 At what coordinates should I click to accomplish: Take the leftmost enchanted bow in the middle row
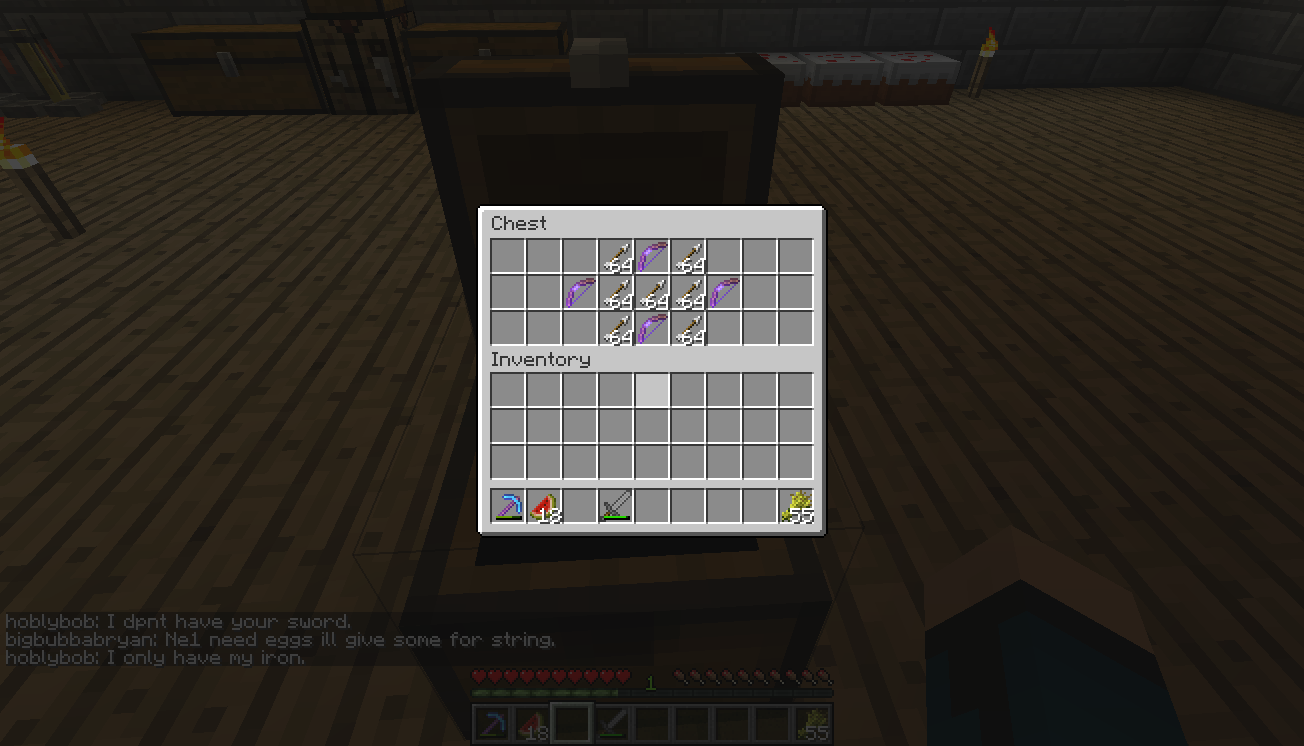click(580, 292)
